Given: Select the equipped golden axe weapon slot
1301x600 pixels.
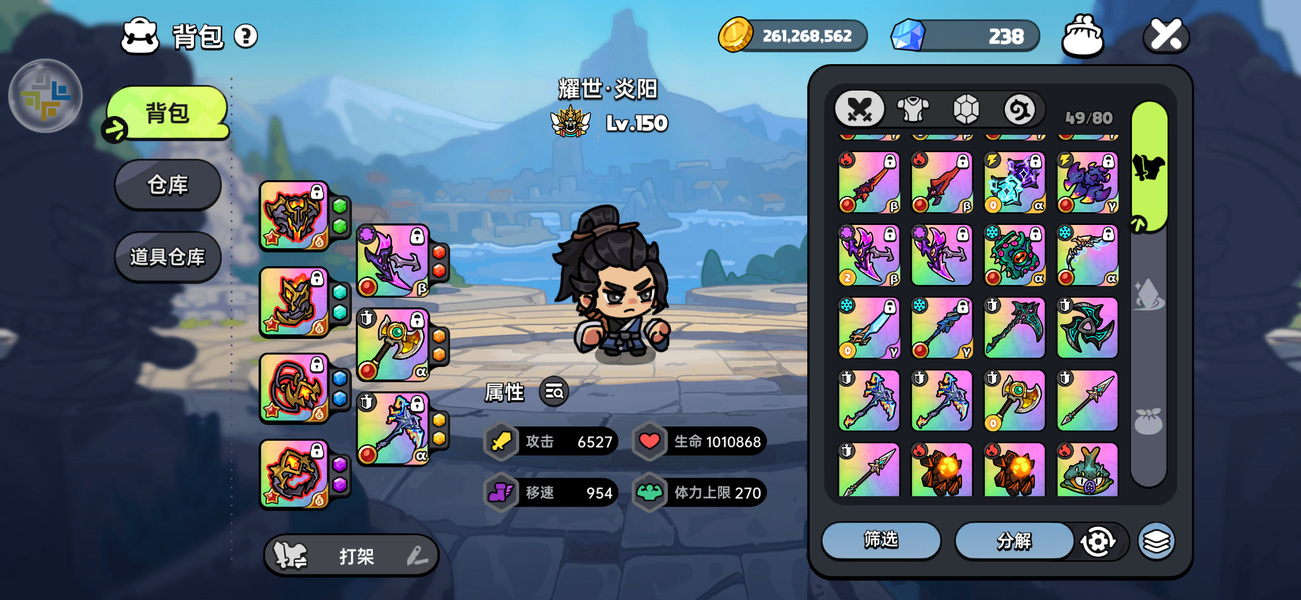Looking at the screenshot, I should [392, 344].
